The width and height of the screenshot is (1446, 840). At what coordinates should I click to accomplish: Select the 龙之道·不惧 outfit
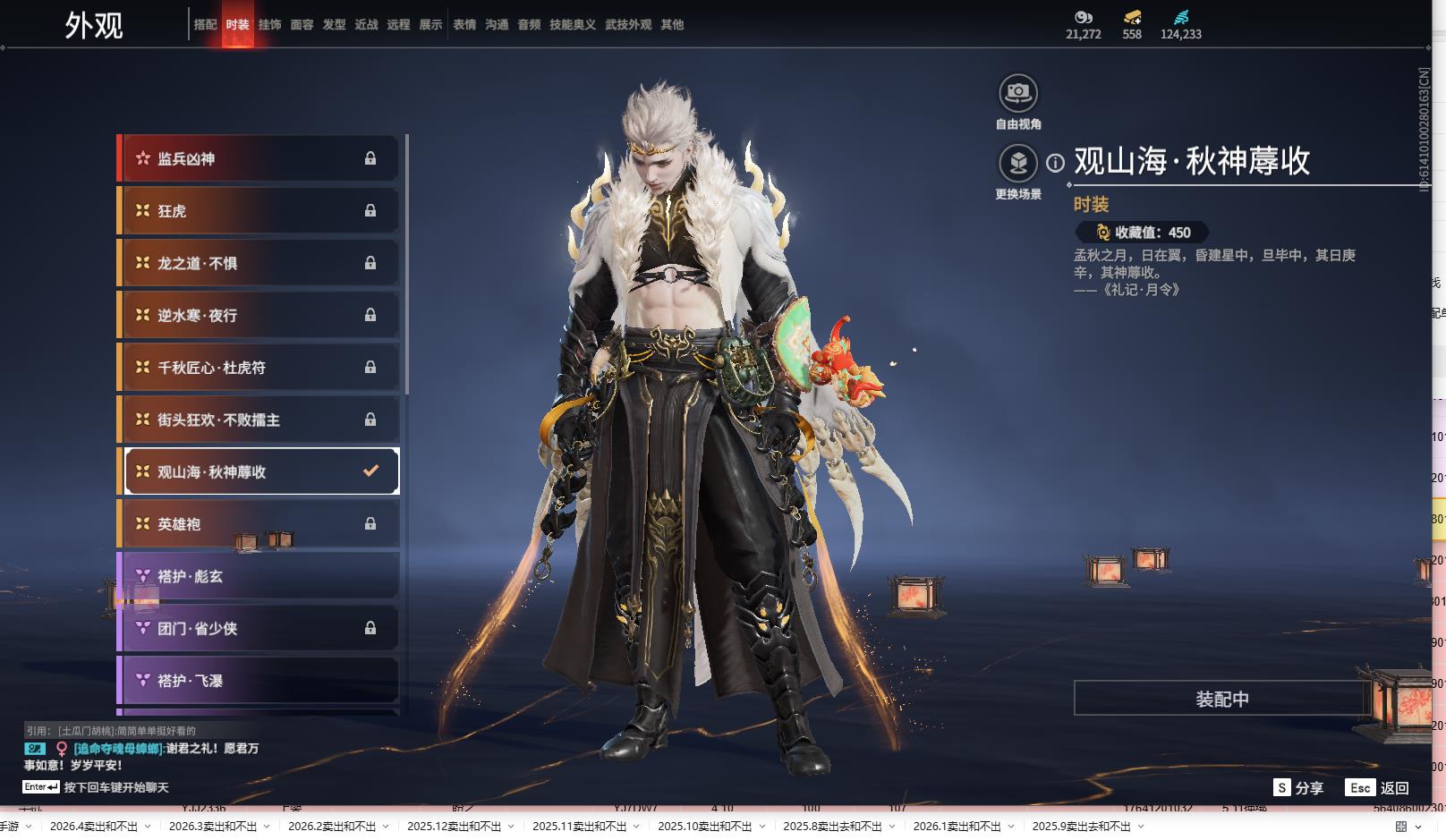coord(259,263)
